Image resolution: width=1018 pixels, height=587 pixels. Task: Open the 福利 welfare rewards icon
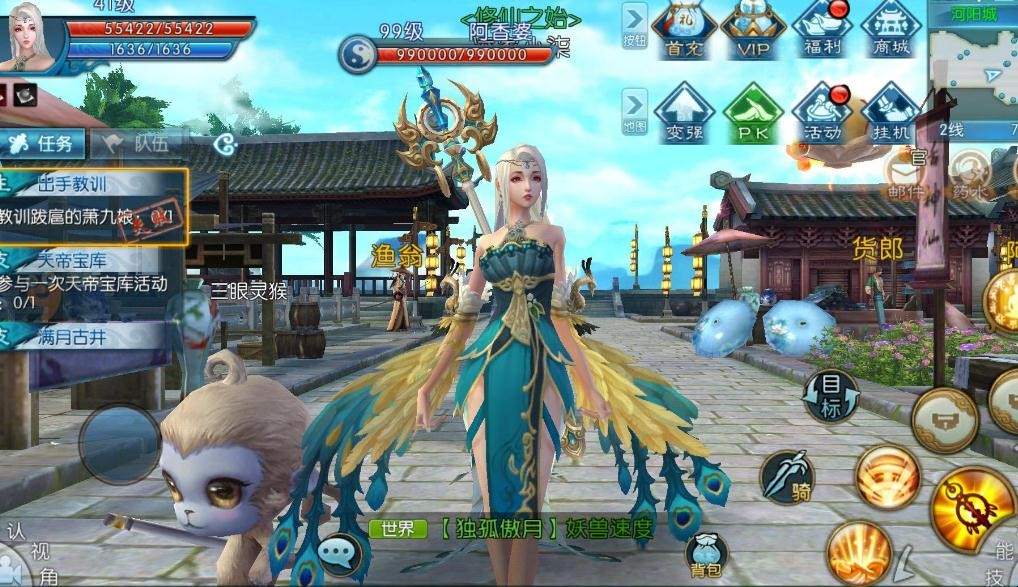tap(821, 30)
